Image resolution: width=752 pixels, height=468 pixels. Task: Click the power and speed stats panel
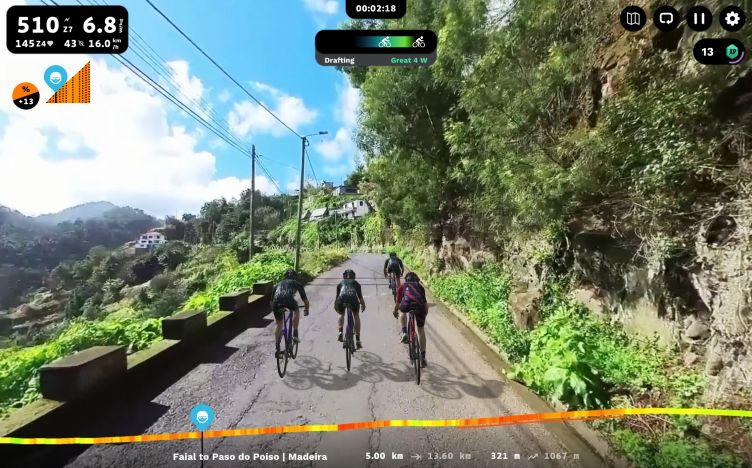(x=67, y=29)
